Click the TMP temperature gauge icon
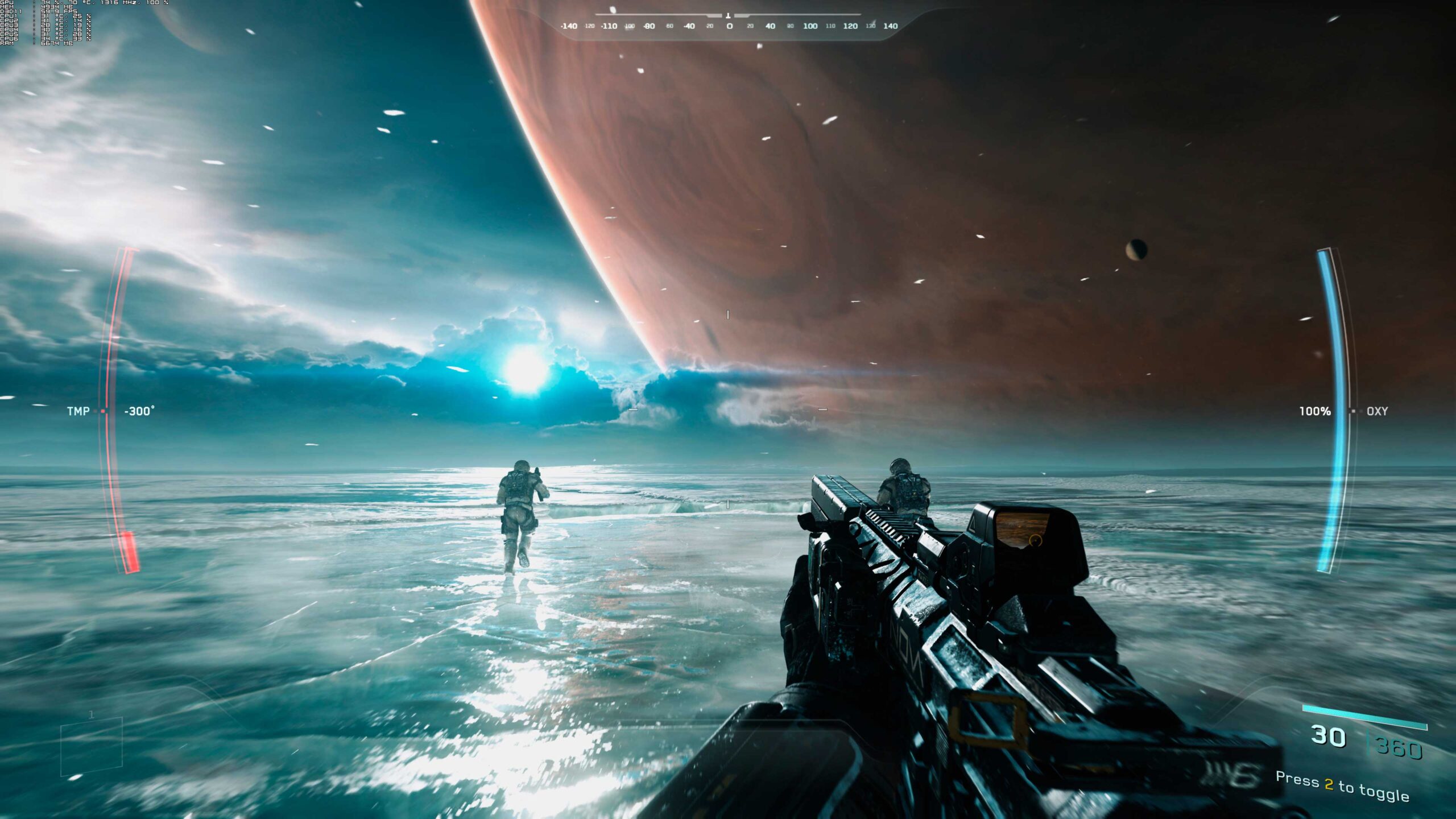This screenshot has width=1456, height=819. click(104, 411)
